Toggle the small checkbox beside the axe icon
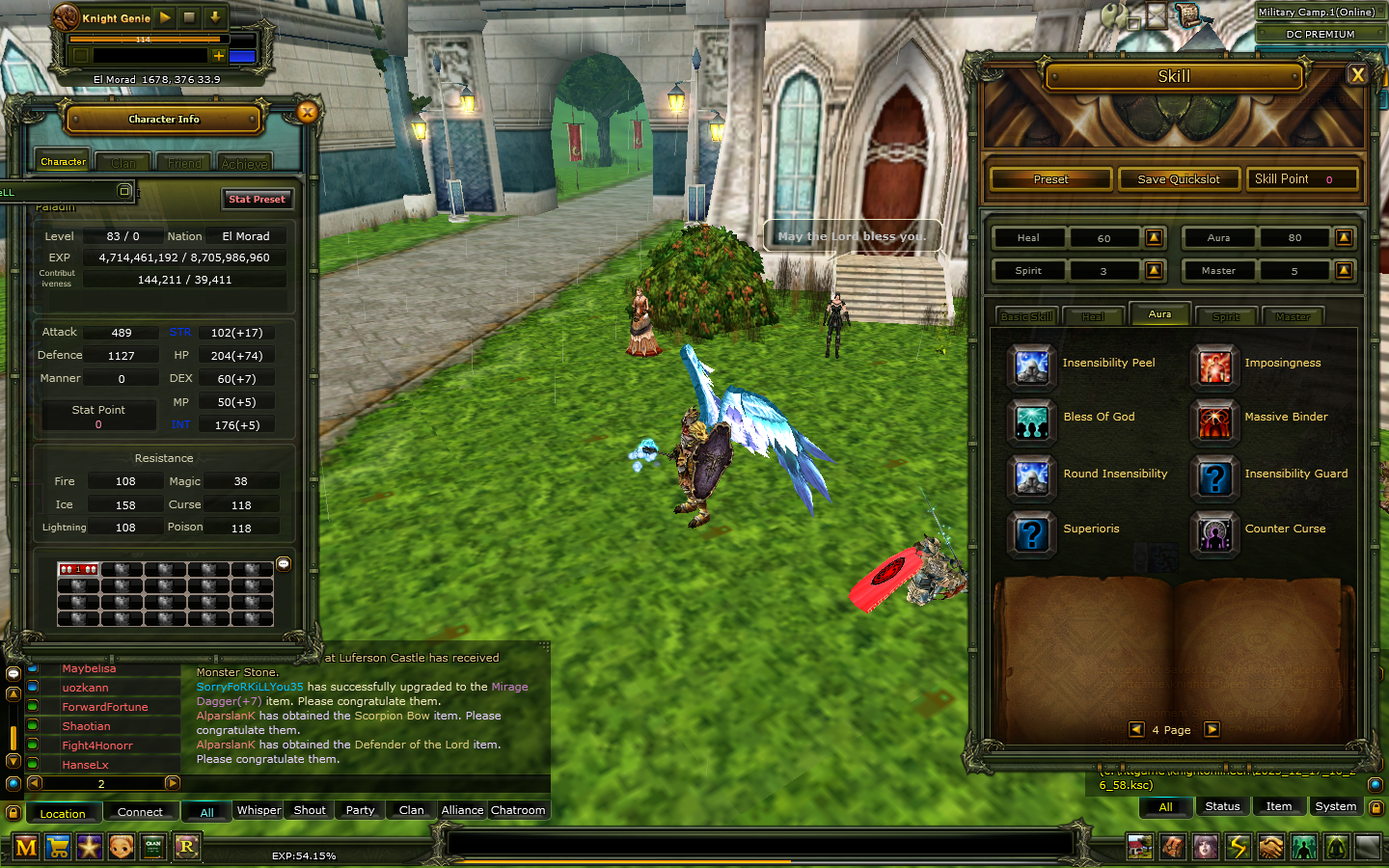 click(1132, 22)
